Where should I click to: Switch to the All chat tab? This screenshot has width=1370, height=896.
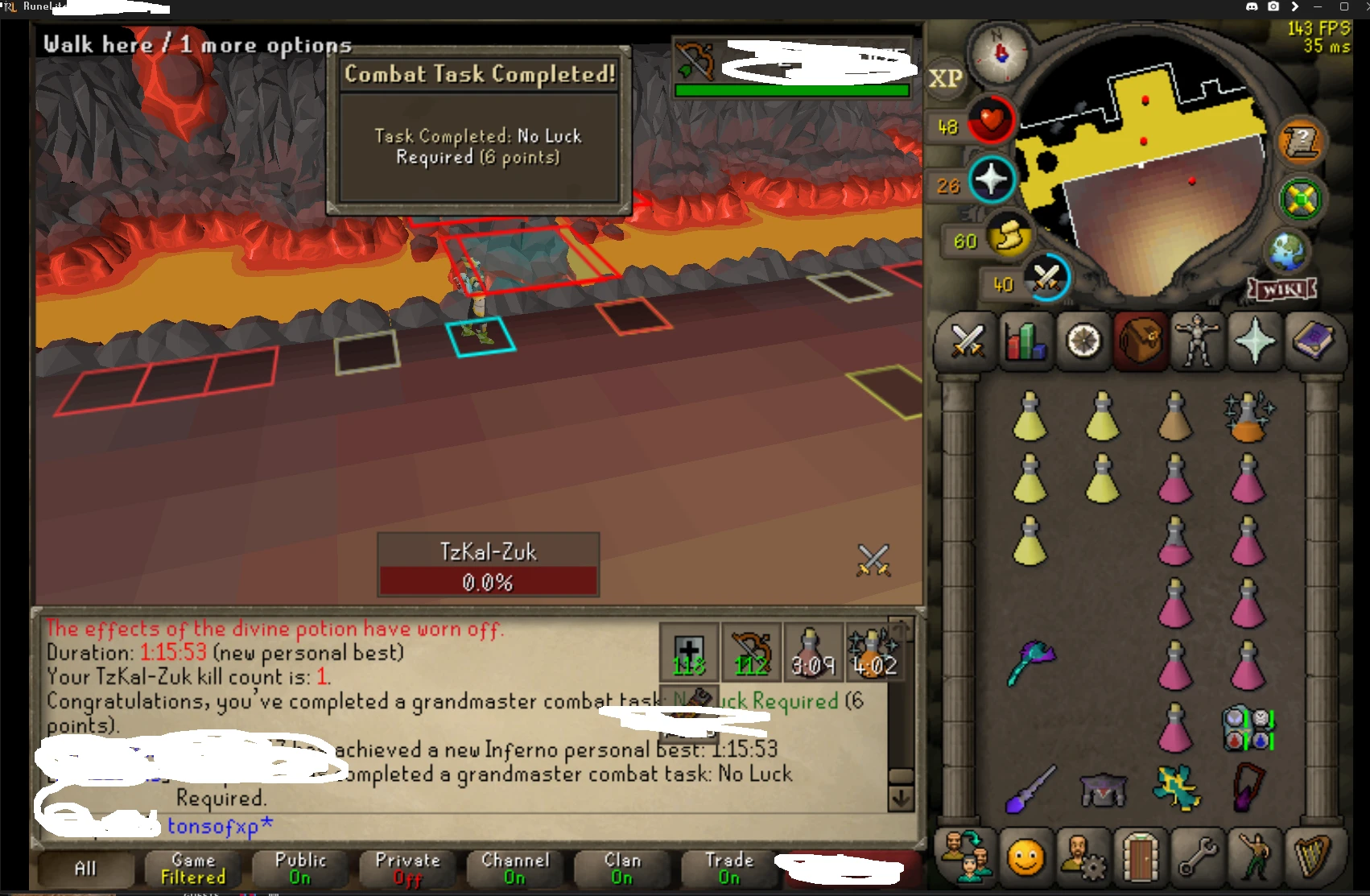85,869
